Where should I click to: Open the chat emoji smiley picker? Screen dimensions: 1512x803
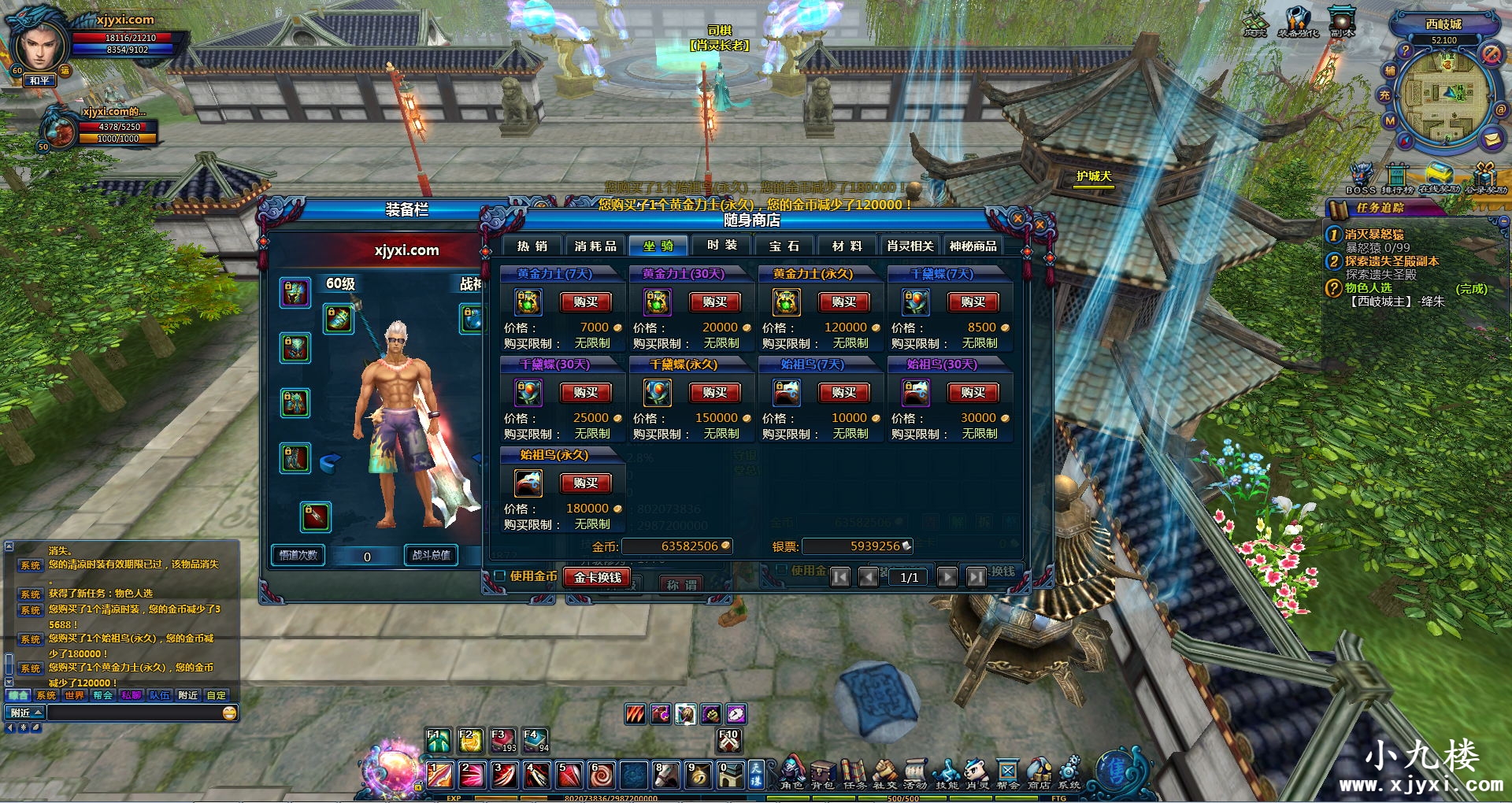point(230,713)
